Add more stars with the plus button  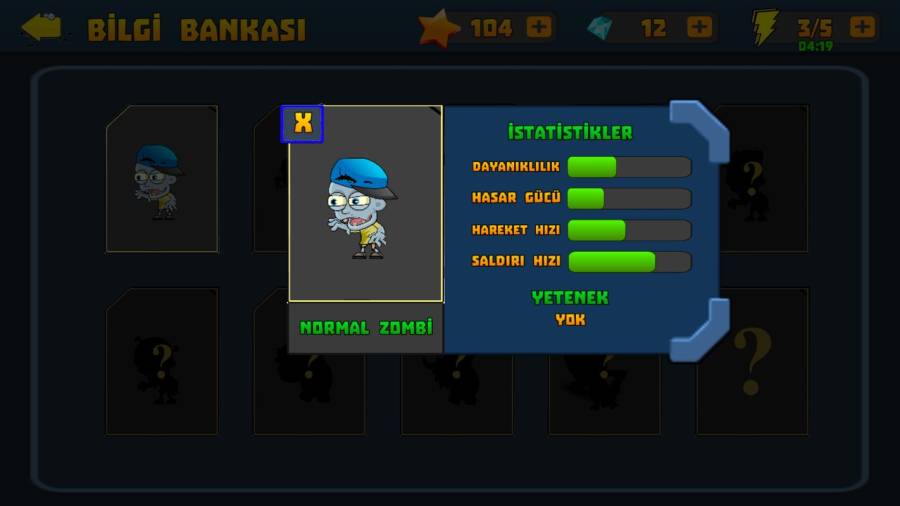[539, 27]
